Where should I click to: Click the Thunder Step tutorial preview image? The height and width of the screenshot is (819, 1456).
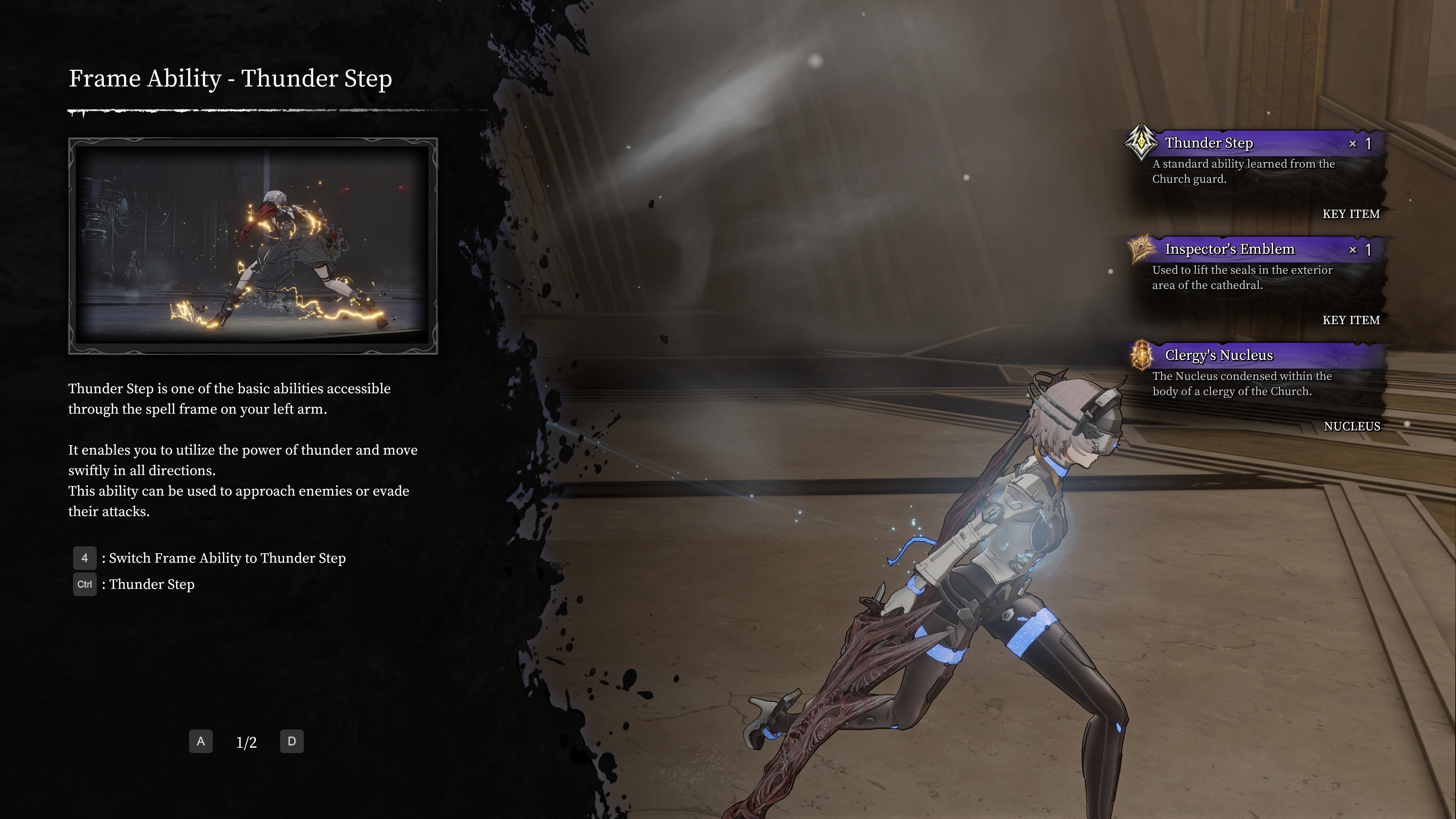[x=253, y=246]
